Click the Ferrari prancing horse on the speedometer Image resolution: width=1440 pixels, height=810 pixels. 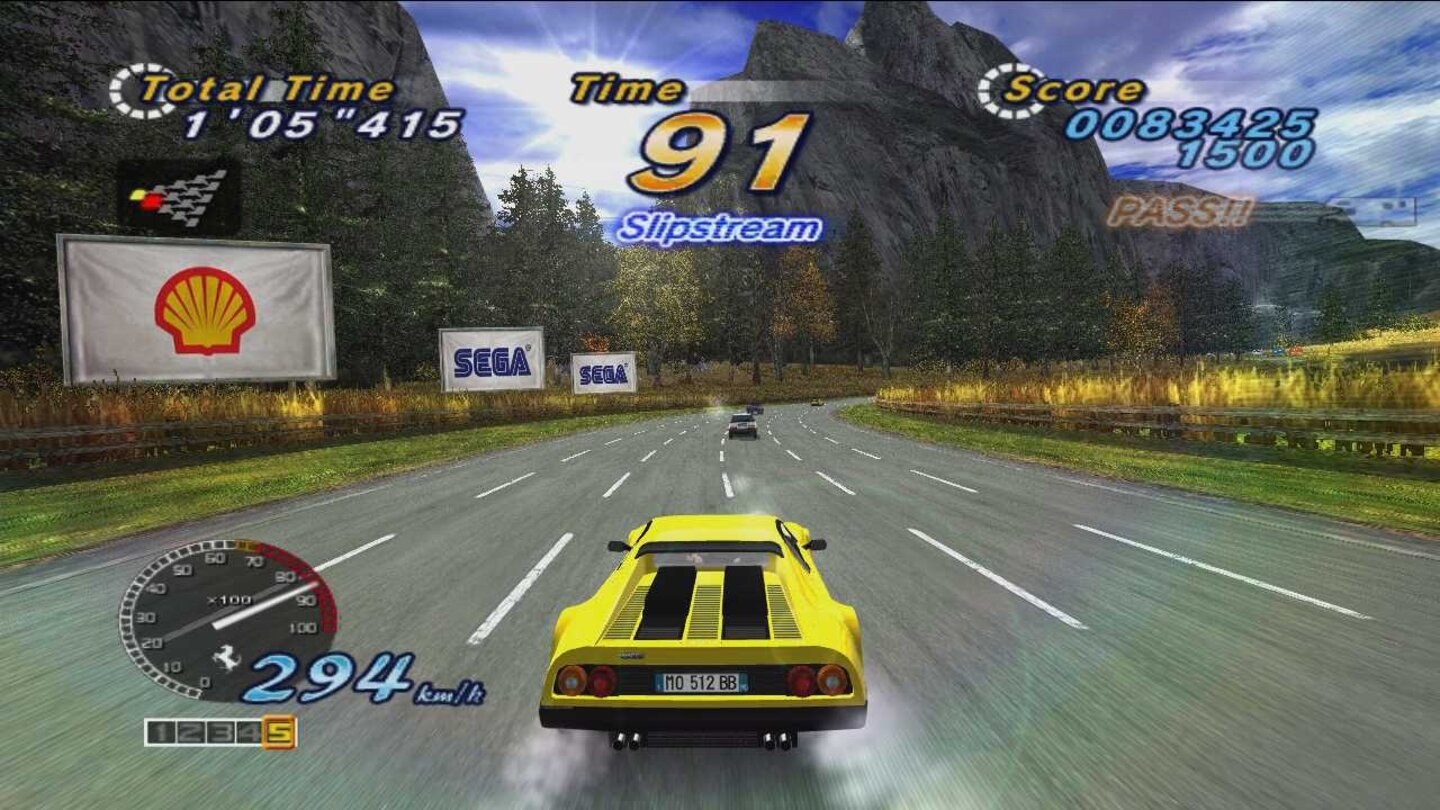click(228, 656)
